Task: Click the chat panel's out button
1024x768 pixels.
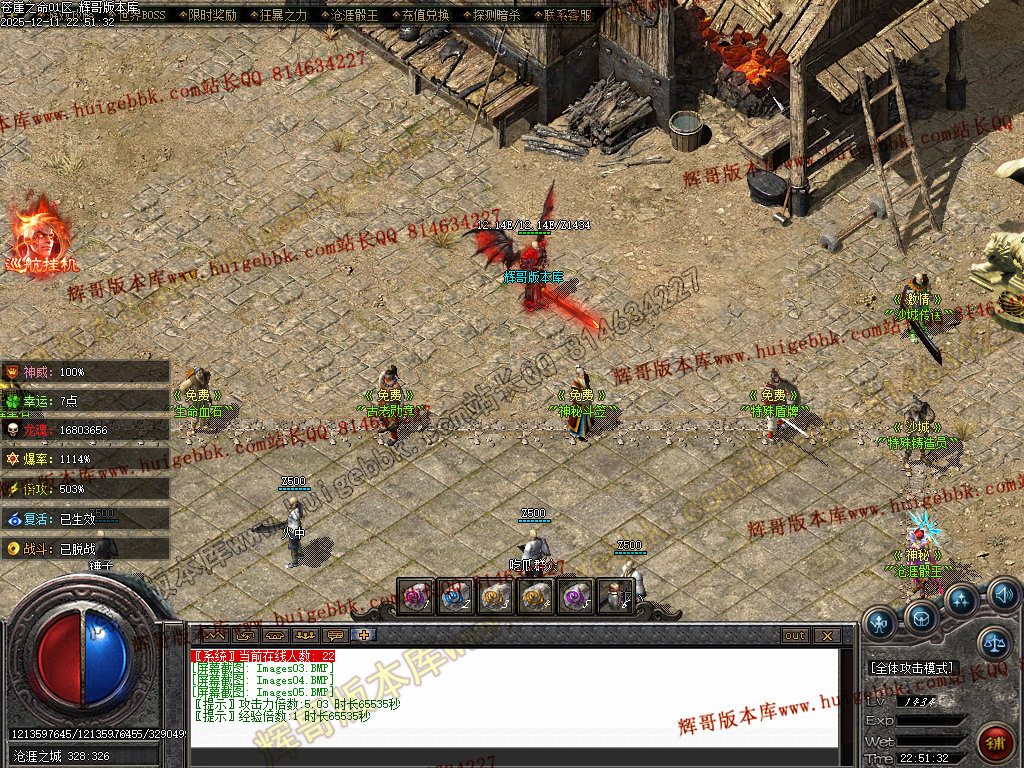Action: 795,636
